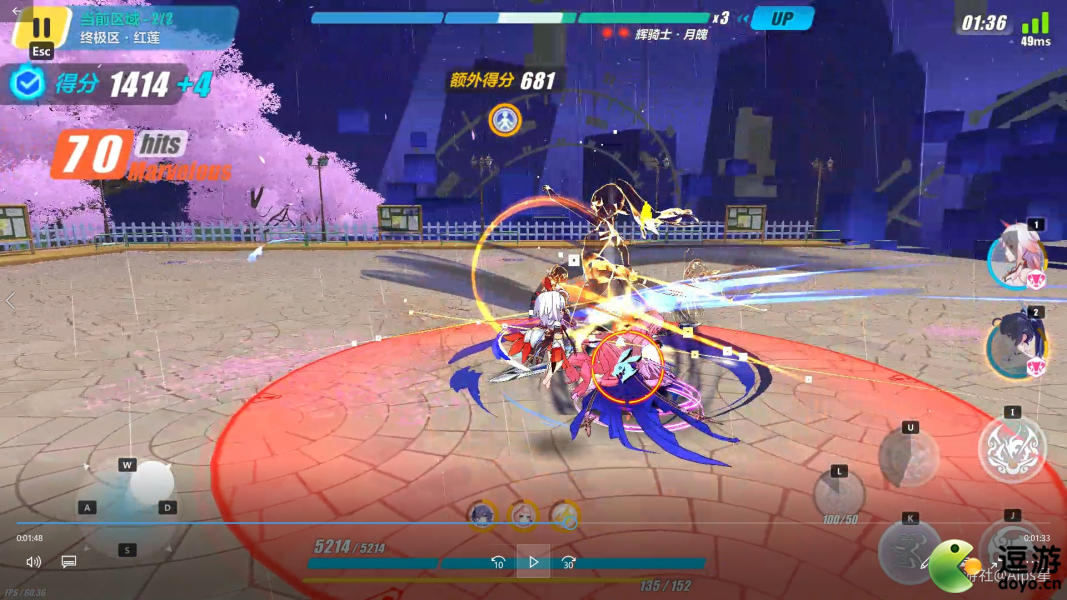The width and height of the screenshot is (1067, 600).
Task: Go back using the top-left arrow
Action: coord(16,11)
